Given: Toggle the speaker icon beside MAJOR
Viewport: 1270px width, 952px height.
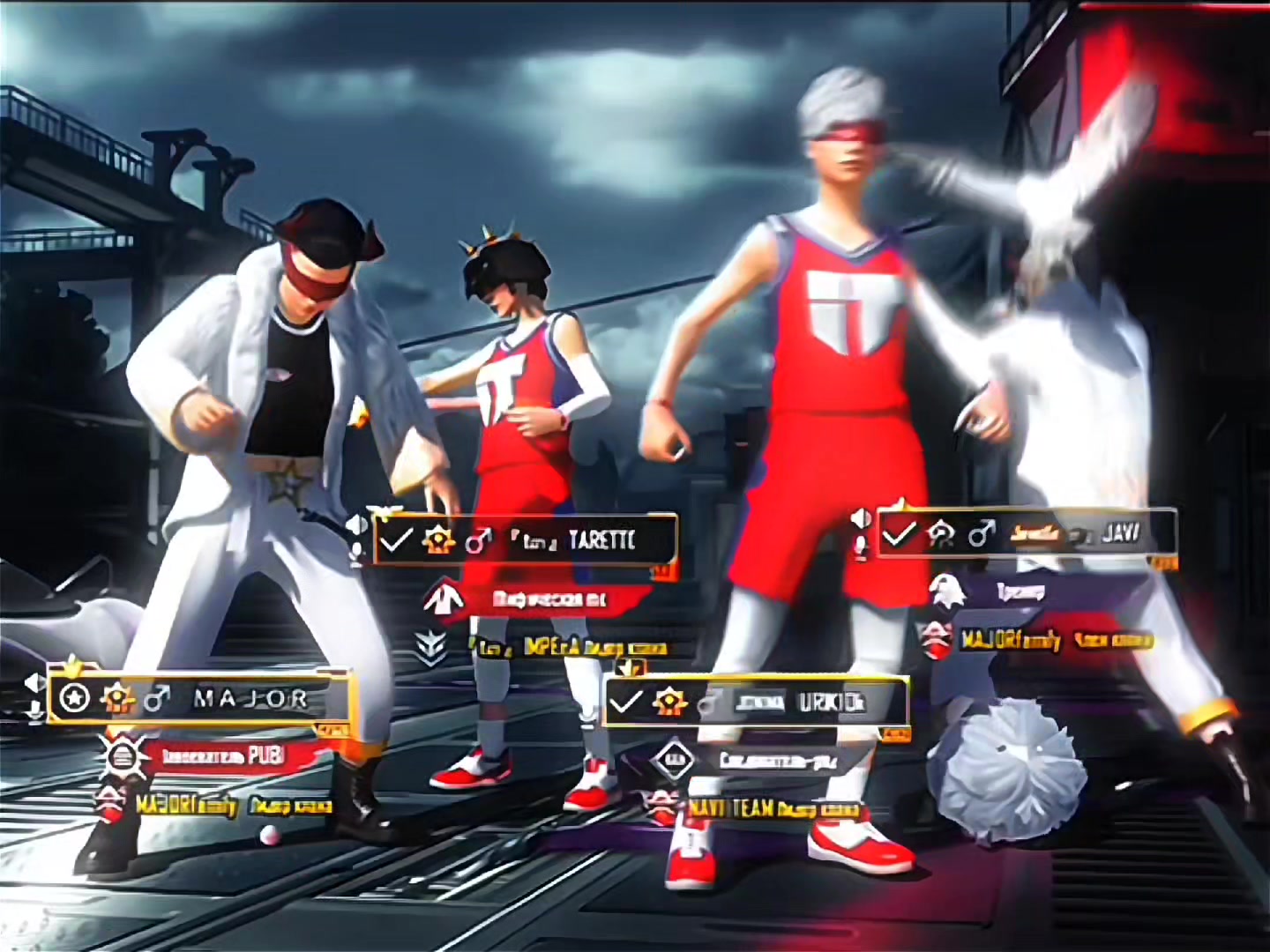Looking at the screenshot, I should coord(35,682).
